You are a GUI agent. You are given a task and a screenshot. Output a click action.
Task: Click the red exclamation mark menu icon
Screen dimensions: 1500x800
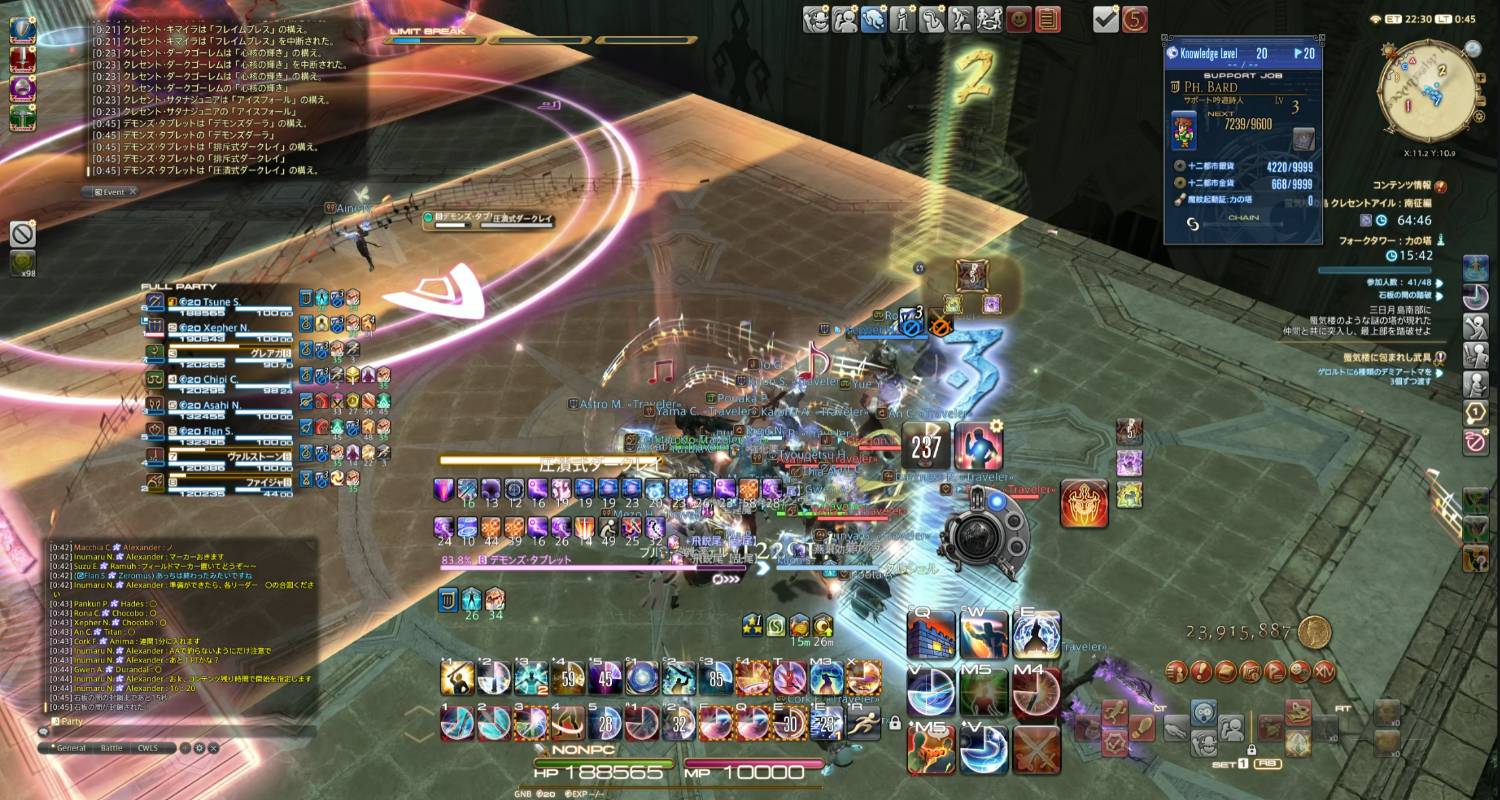pyautogui.click(x=1201, y=671)
